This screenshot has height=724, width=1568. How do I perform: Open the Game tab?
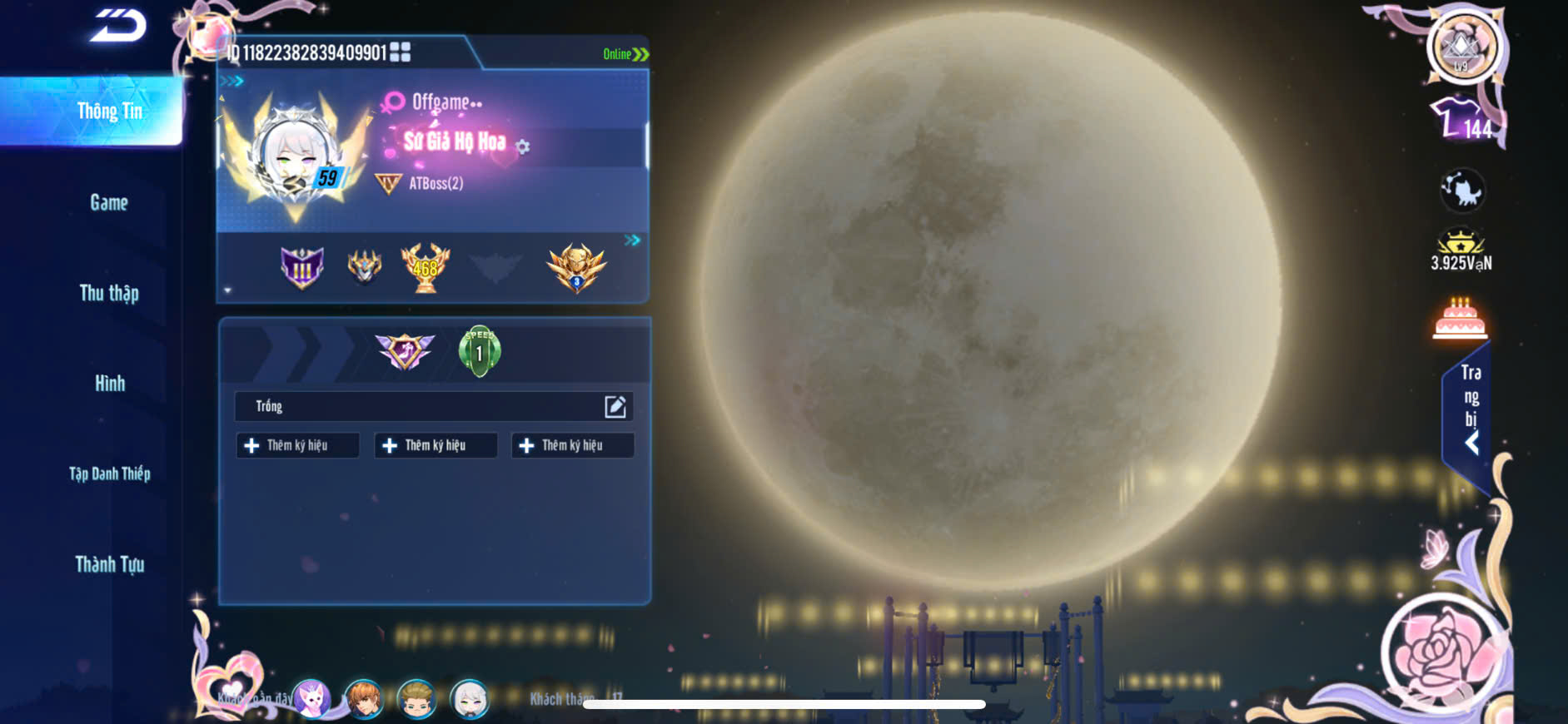click(x=109, y=202)
